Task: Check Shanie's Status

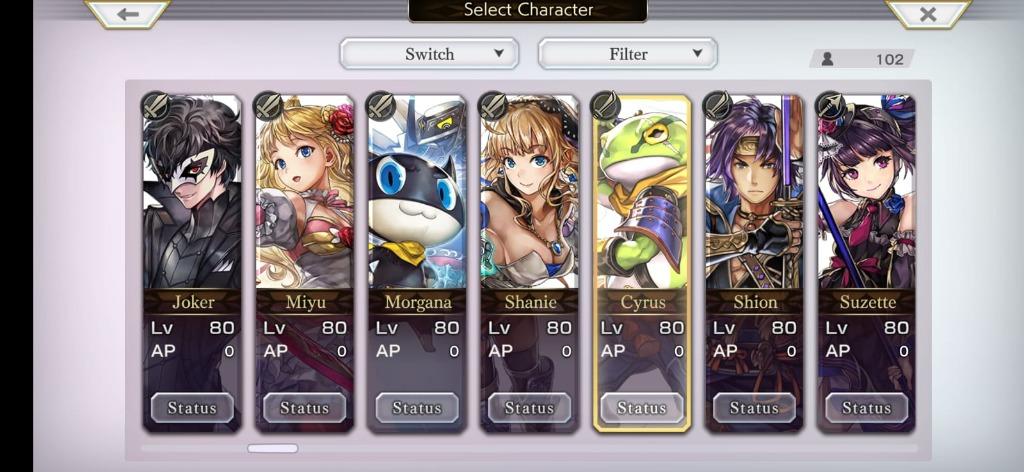Action: tap(529, 408)
